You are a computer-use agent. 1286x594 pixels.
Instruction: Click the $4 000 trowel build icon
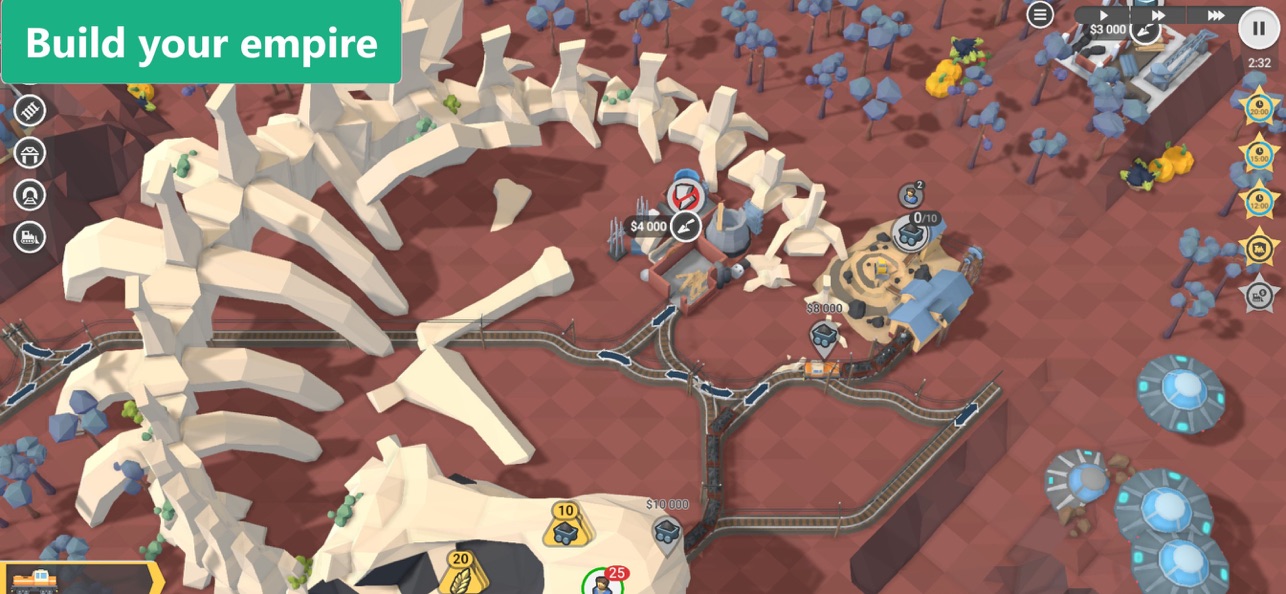click(685, 226)
